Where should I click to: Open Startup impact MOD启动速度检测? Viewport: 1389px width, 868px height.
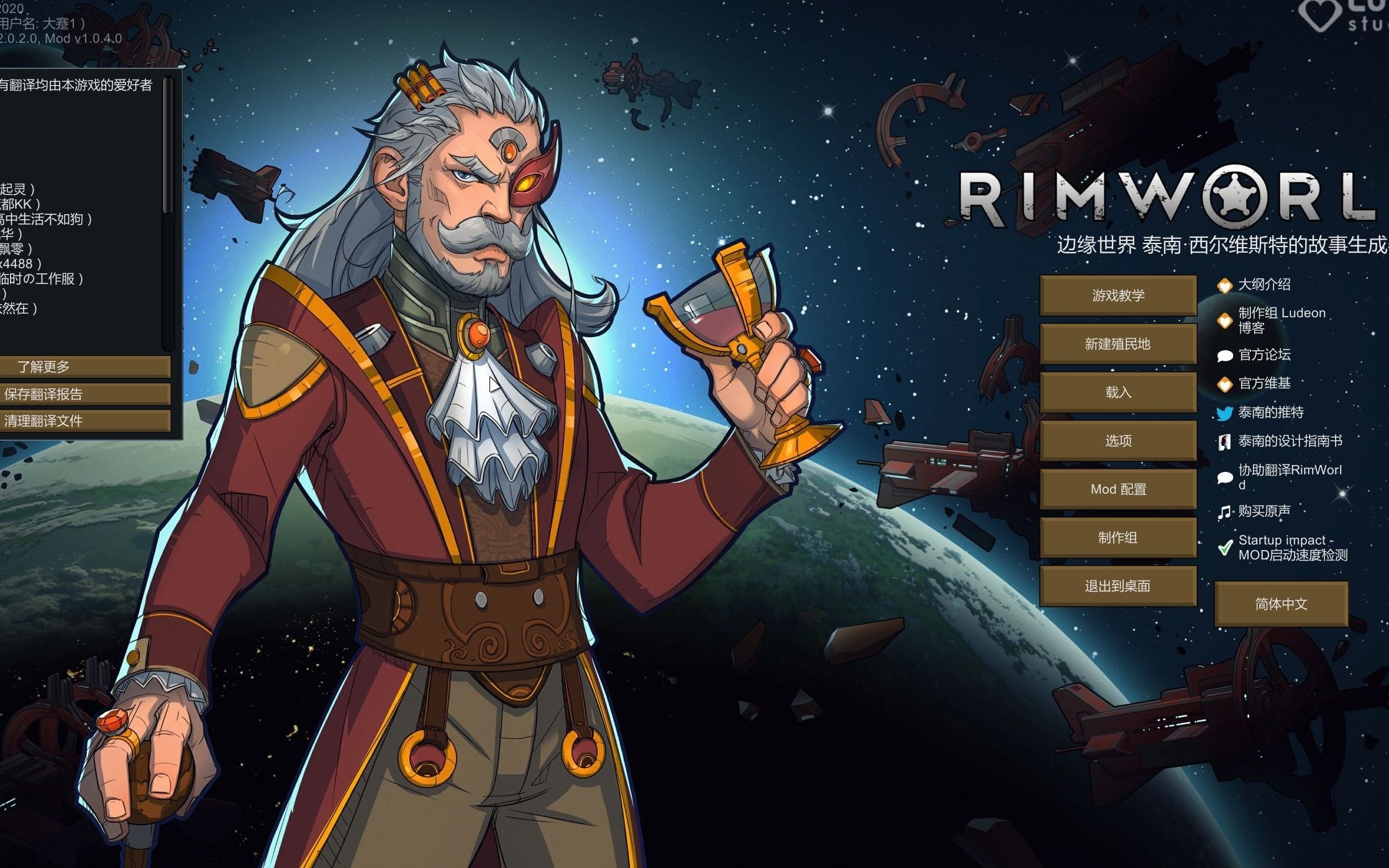pos(1292,548)
